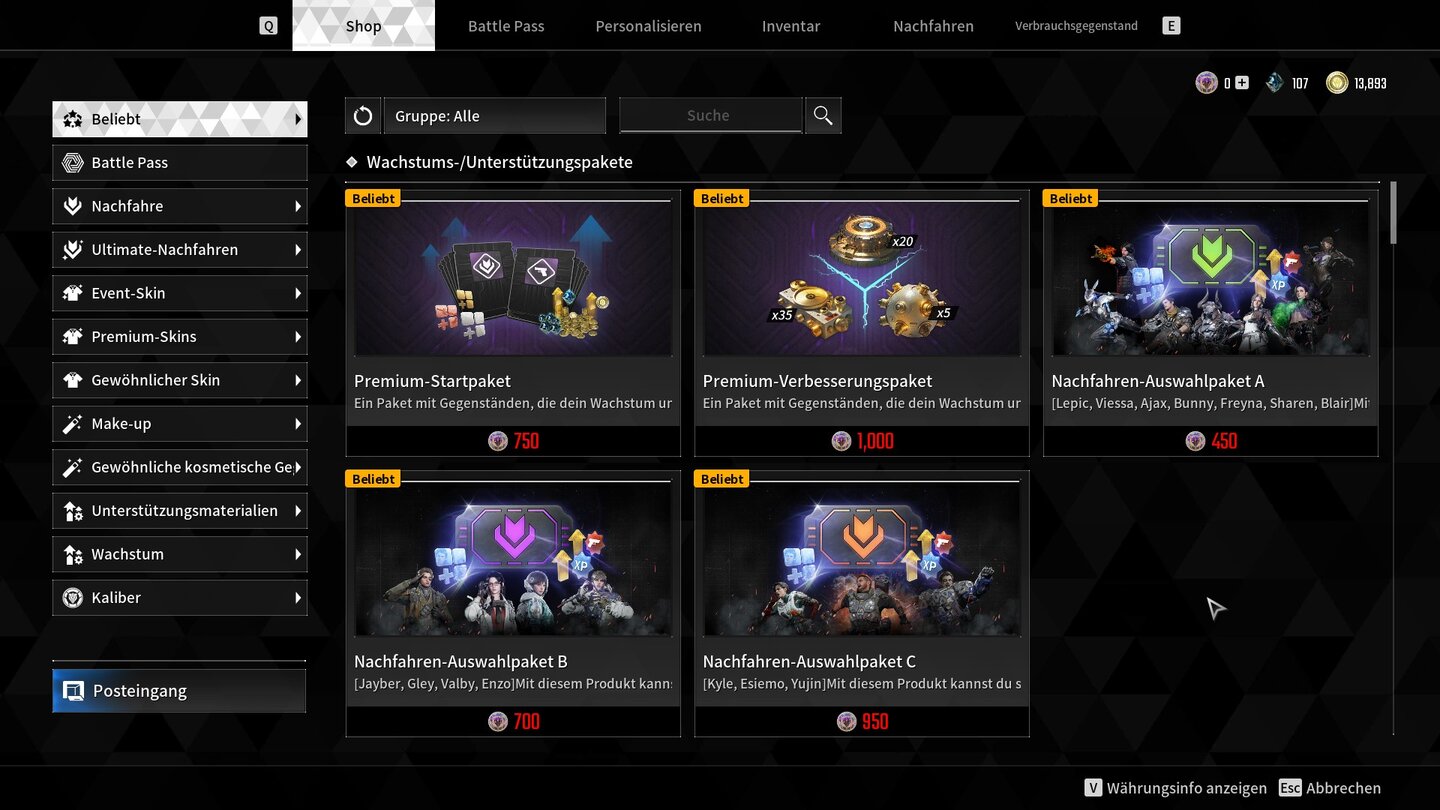
Task: Select the Event-Skin sidebar icon
Action: click(x=71, y=292)
